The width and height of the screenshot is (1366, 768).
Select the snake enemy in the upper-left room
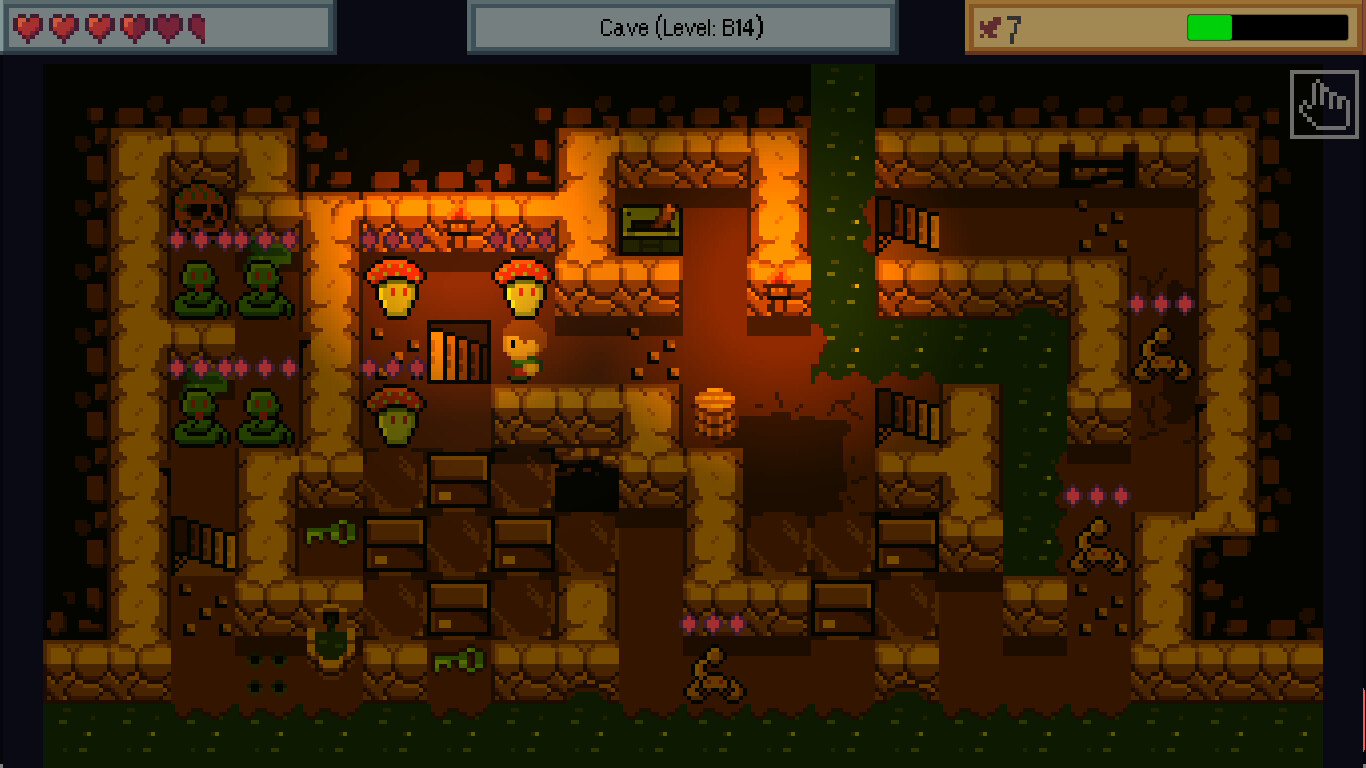point(196,290)
